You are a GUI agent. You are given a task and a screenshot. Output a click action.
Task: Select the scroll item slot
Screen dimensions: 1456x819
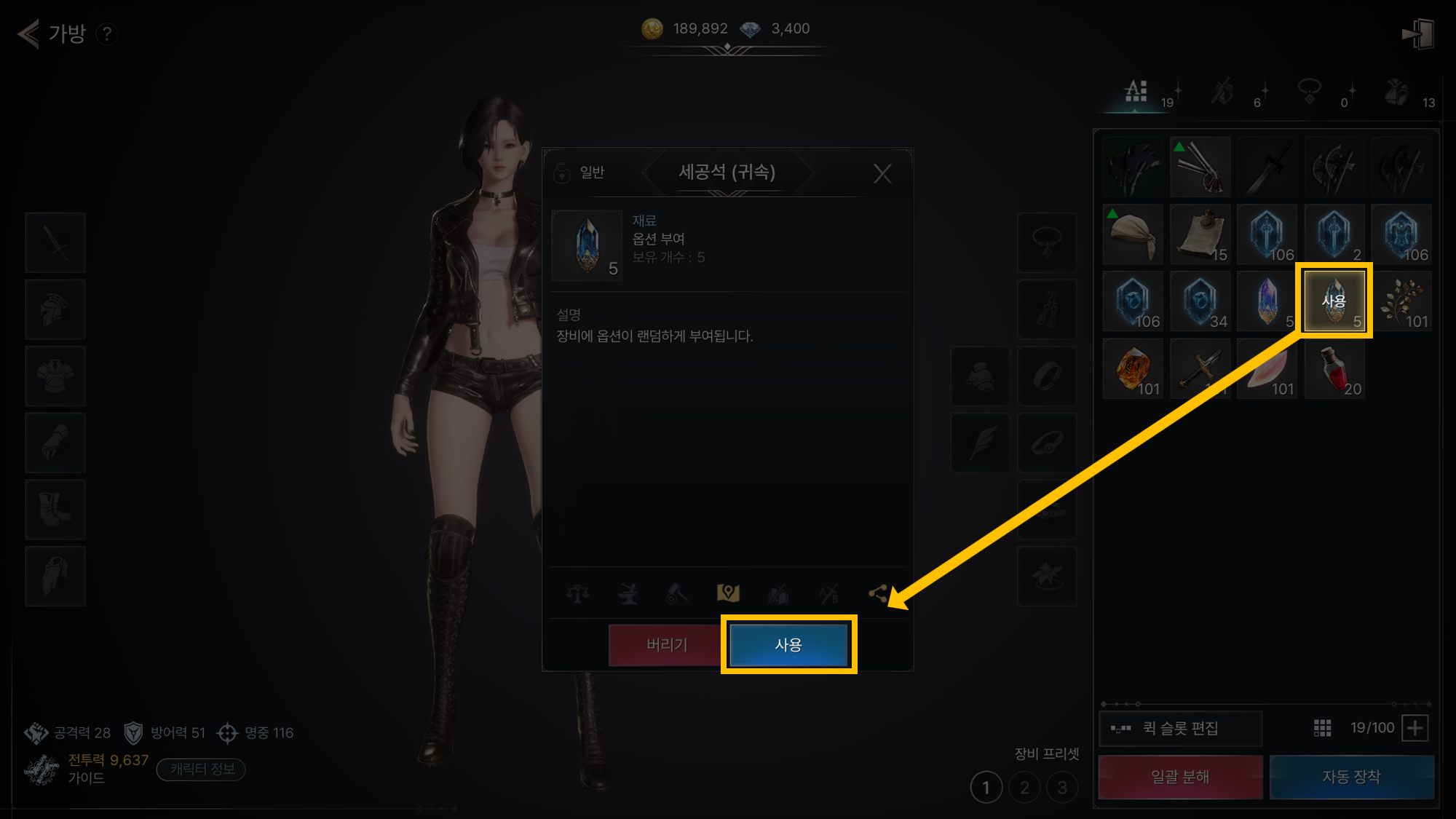click(1200, 234)
